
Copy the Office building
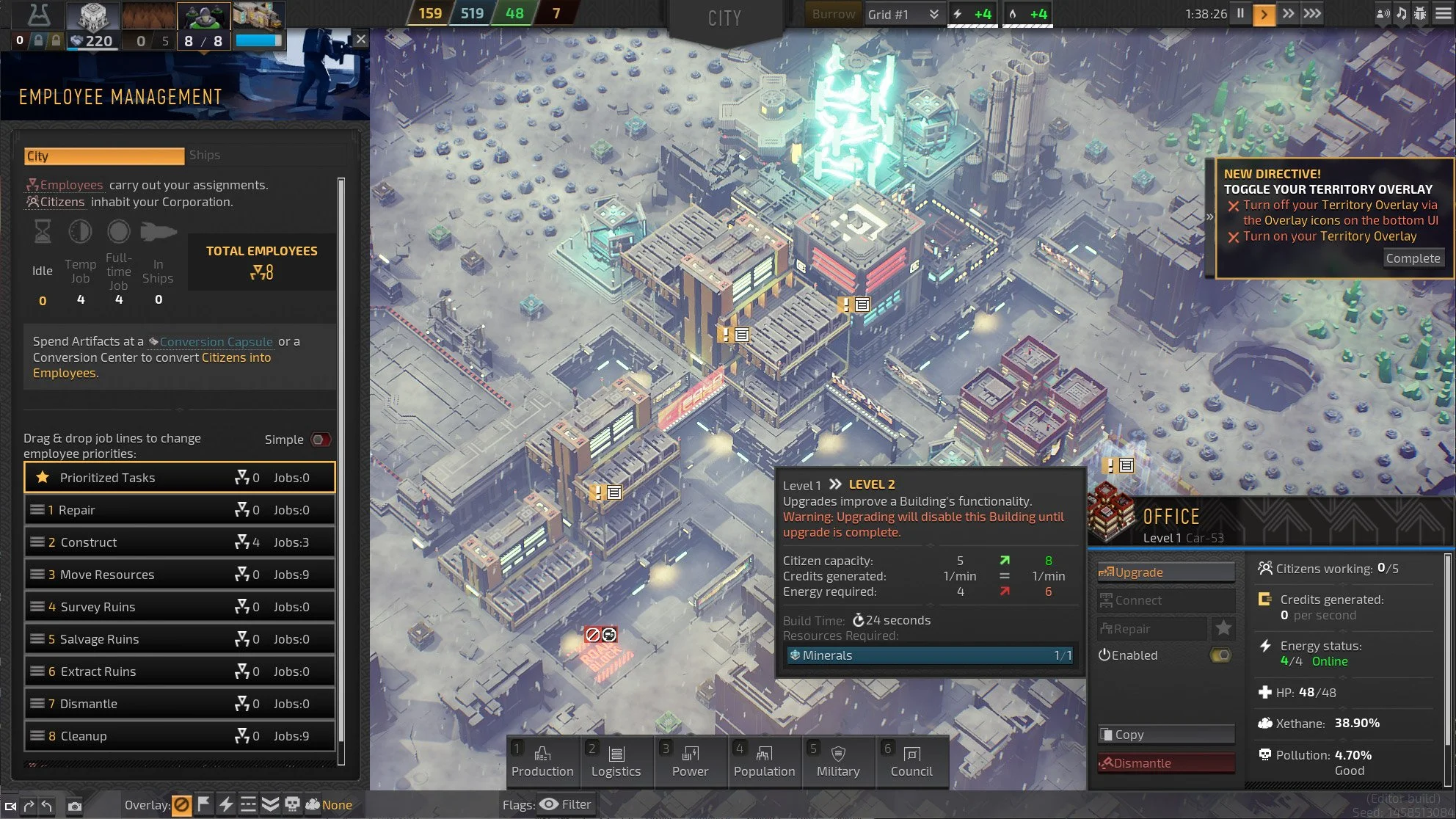(x=1165, y=735)
